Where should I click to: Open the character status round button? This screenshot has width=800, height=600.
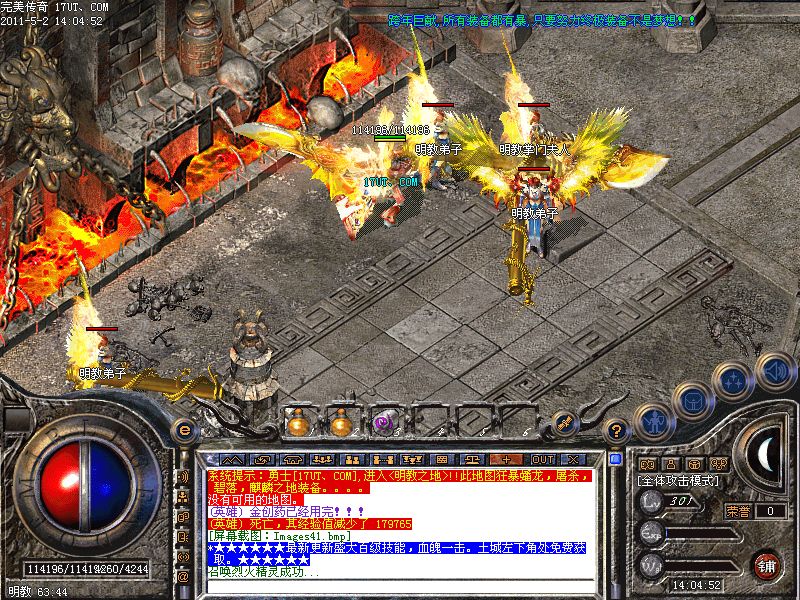(x=653, y=422)
